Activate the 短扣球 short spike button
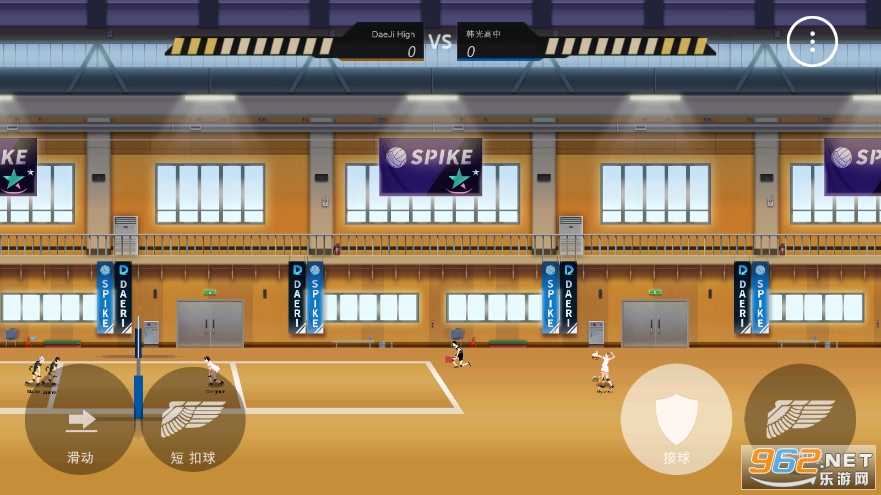The image size is (881, 495). point(193,420)
